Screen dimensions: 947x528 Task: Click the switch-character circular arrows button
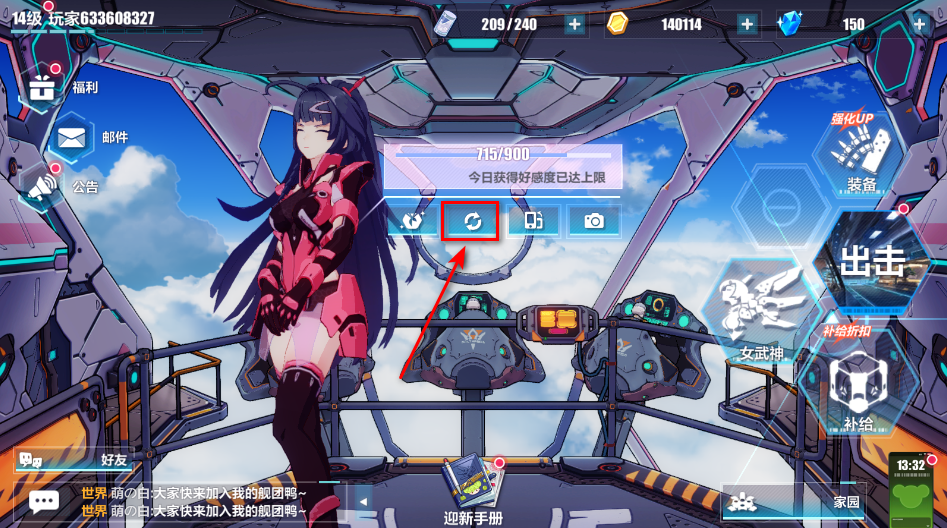472,221
